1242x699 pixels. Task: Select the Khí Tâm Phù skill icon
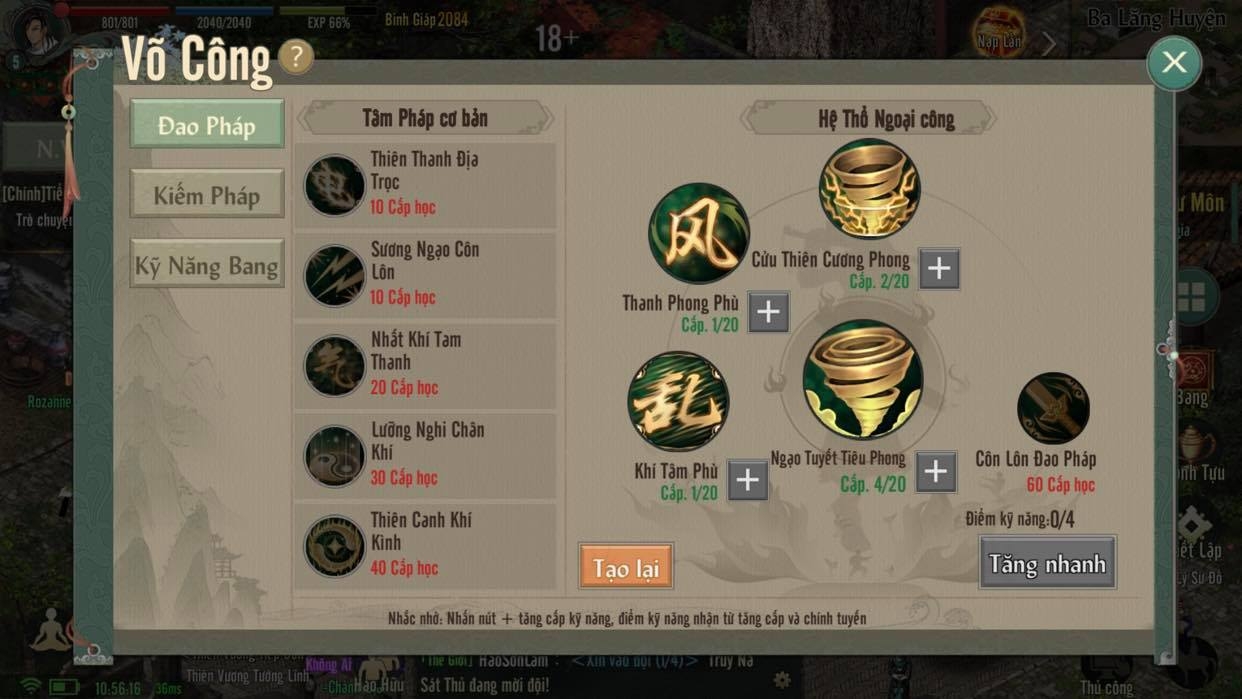[678, 401]
